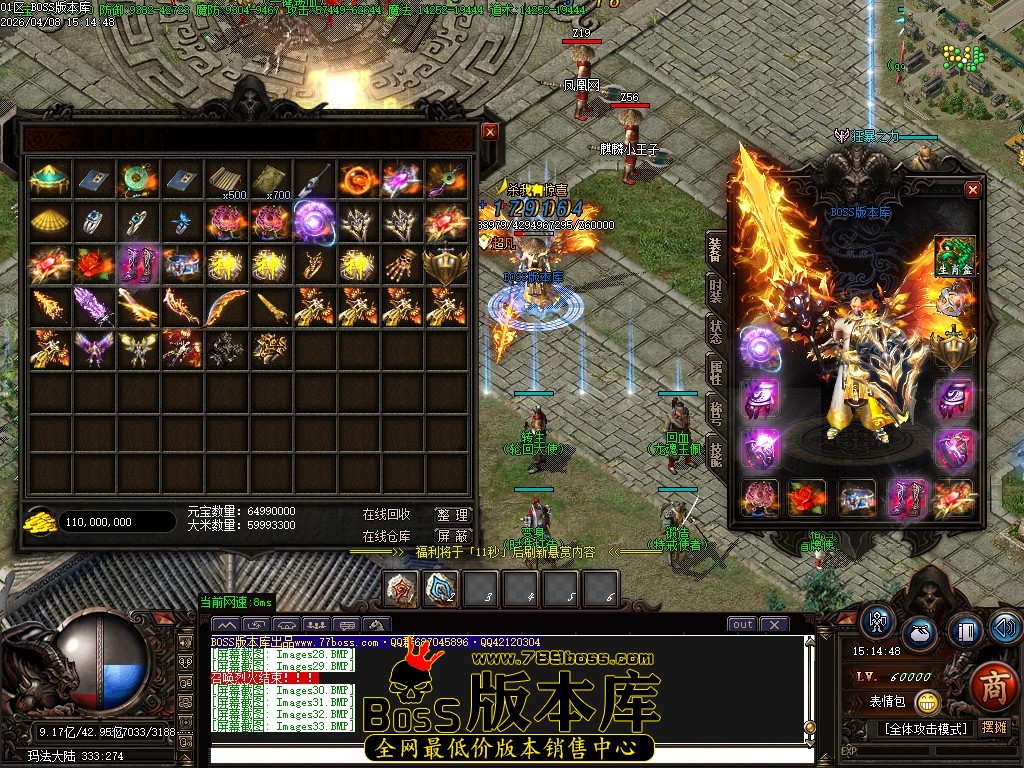
Task: Close the inventory bag window
Action: 489,131
